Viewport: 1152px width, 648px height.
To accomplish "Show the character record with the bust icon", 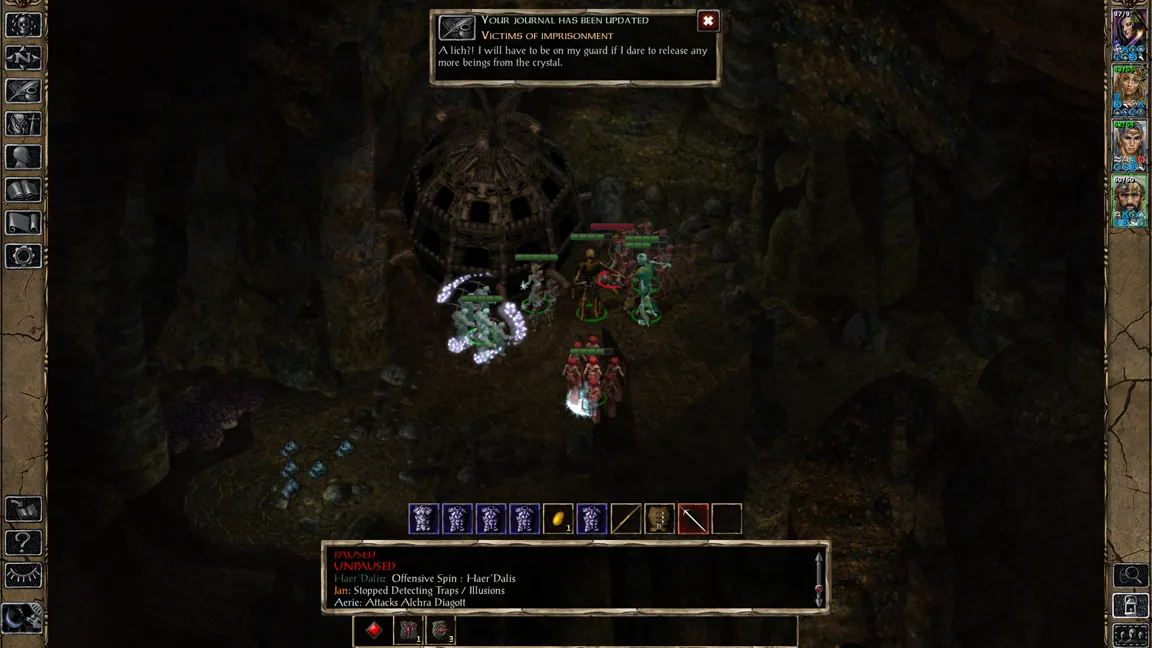I will click(23, 157).
